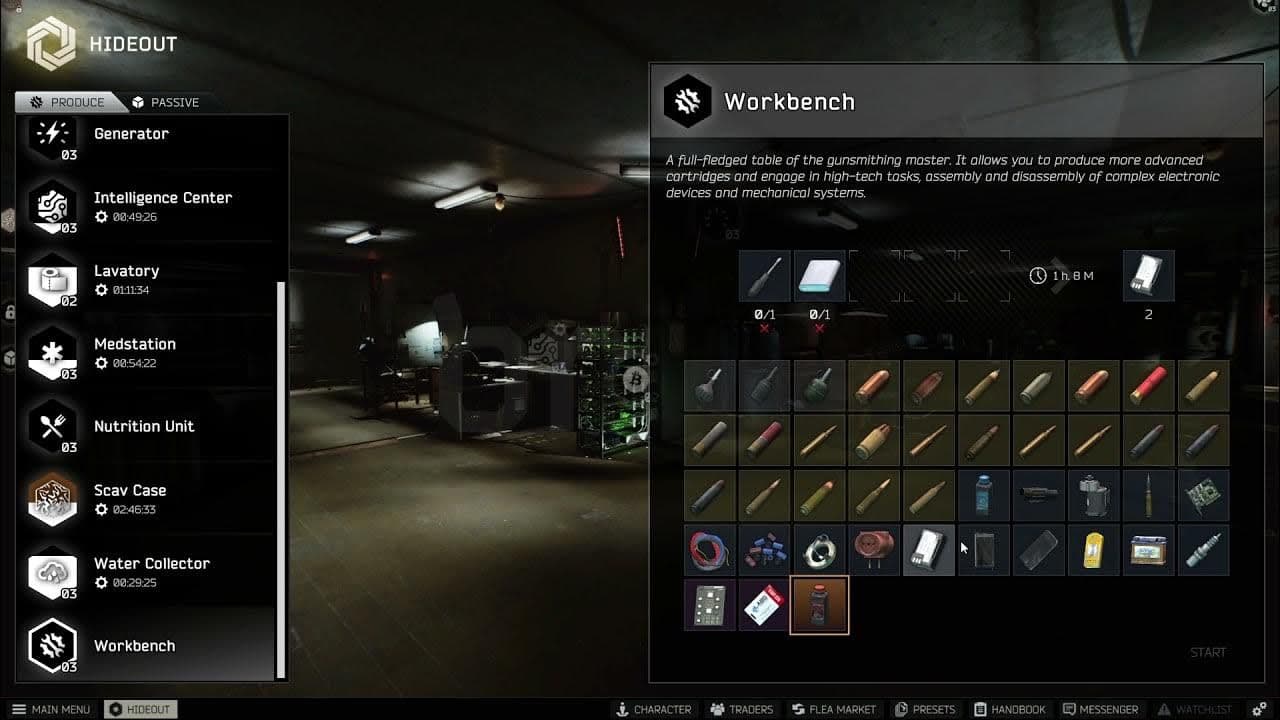Click the START button to begin crafting
The image size is (1280, 720).
coord(1207,651)
